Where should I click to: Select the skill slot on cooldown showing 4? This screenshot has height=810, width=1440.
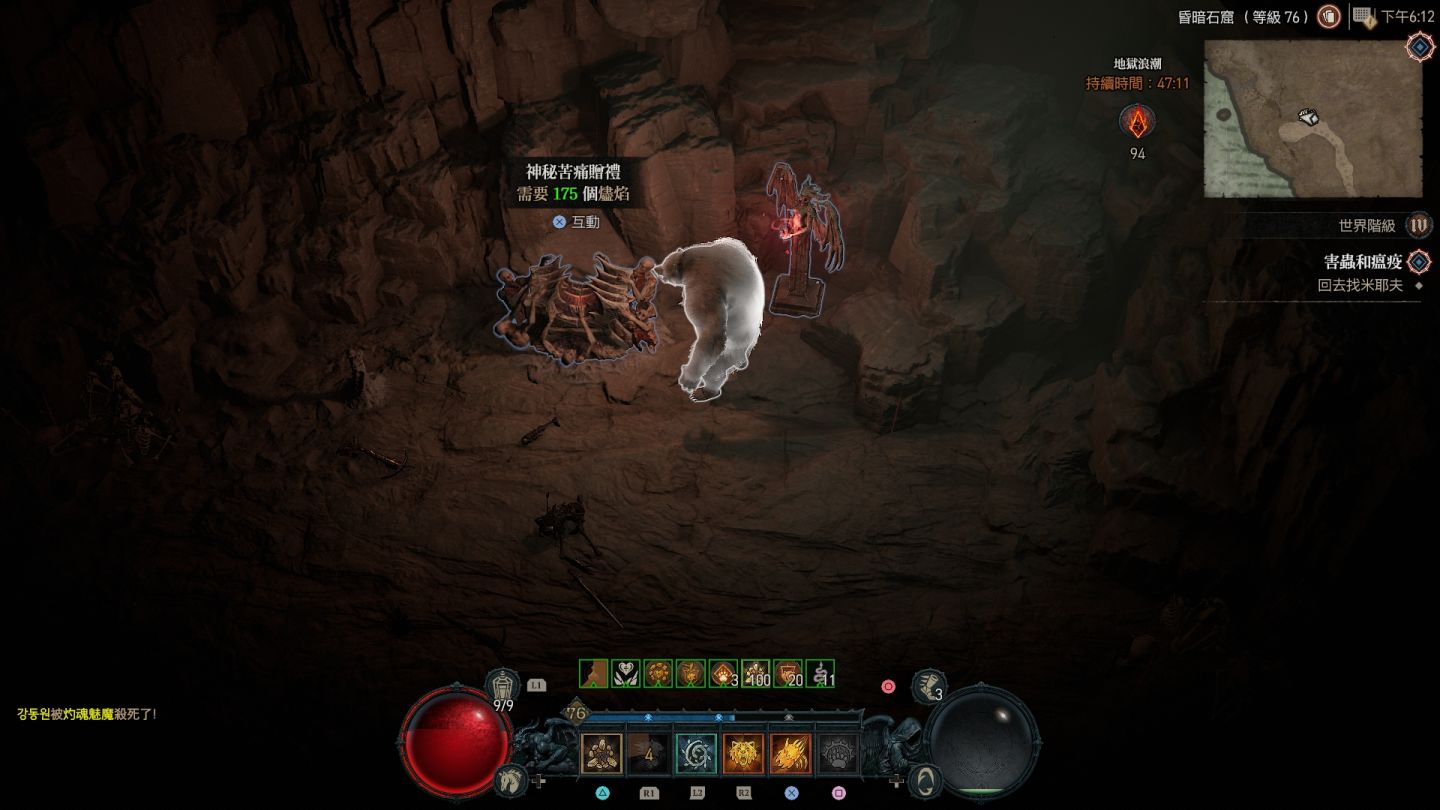[649, 754]
